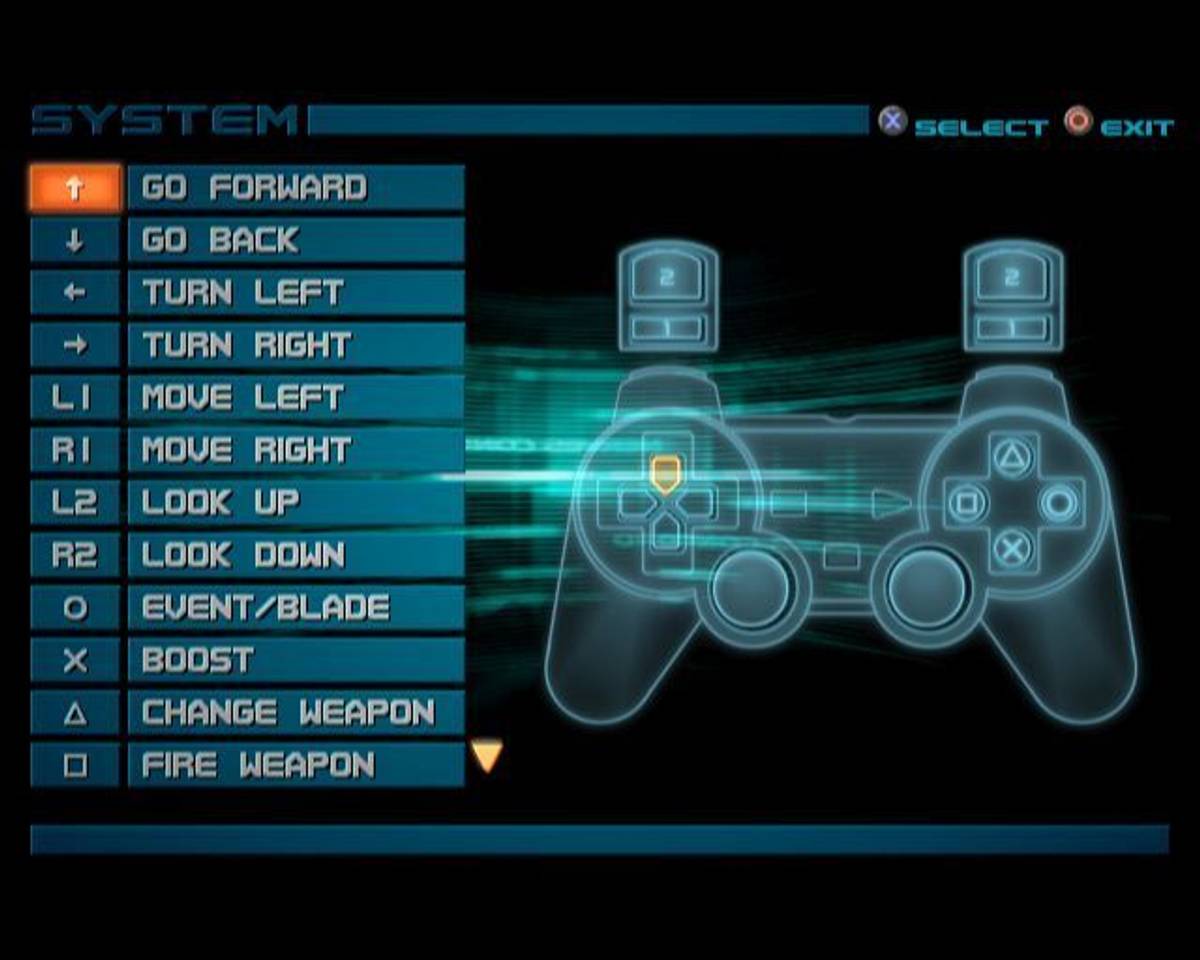Select the Change Weapon binding

pos(296,713)
